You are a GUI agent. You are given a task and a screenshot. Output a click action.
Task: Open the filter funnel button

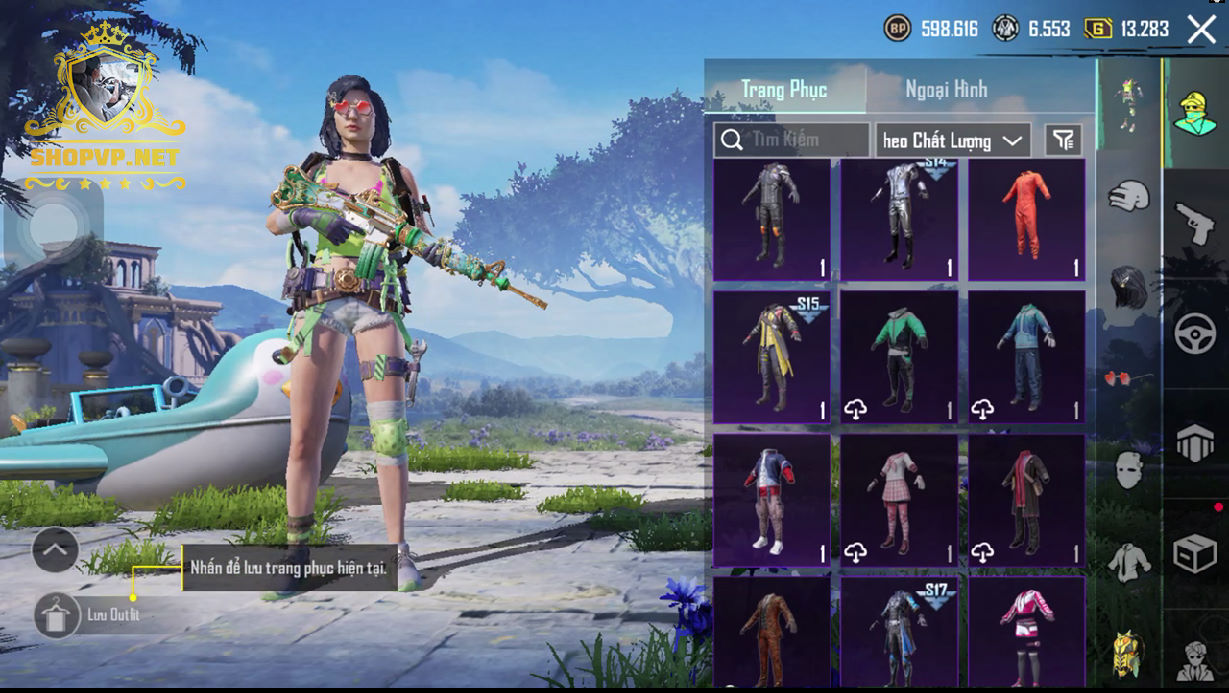coord(1063,141)
